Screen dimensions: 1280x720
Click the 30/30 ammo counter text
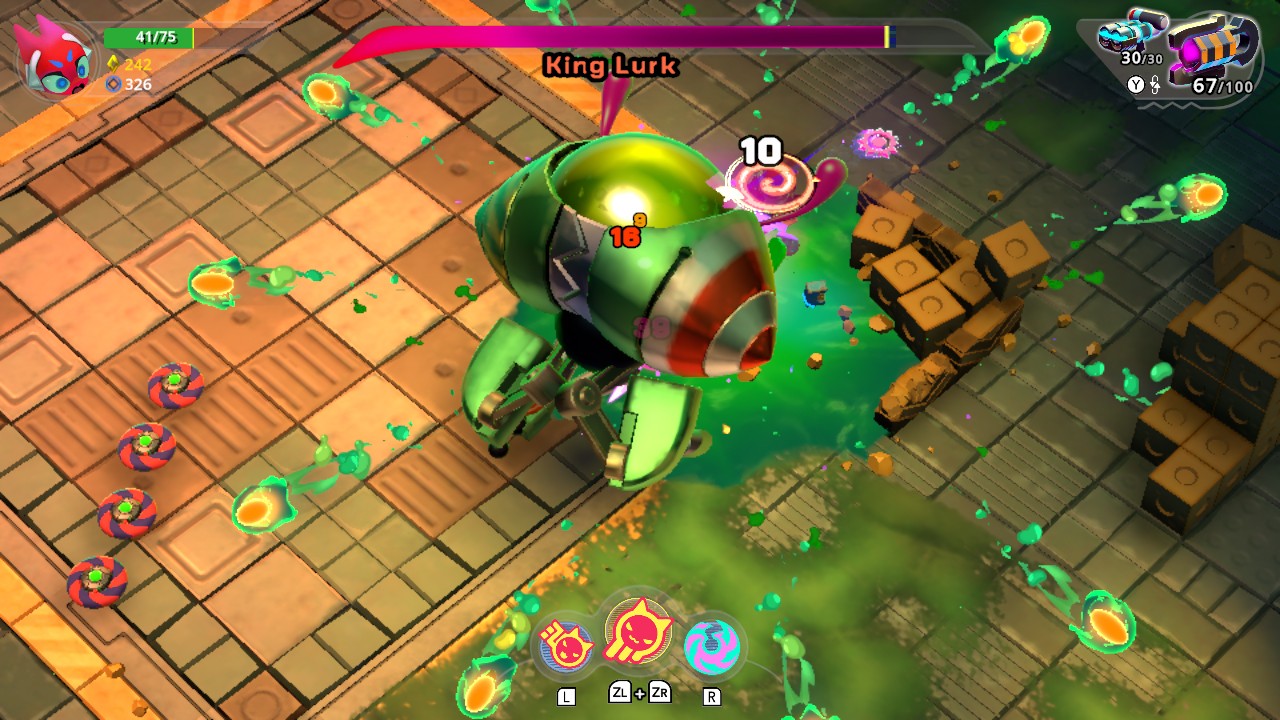1141,58
